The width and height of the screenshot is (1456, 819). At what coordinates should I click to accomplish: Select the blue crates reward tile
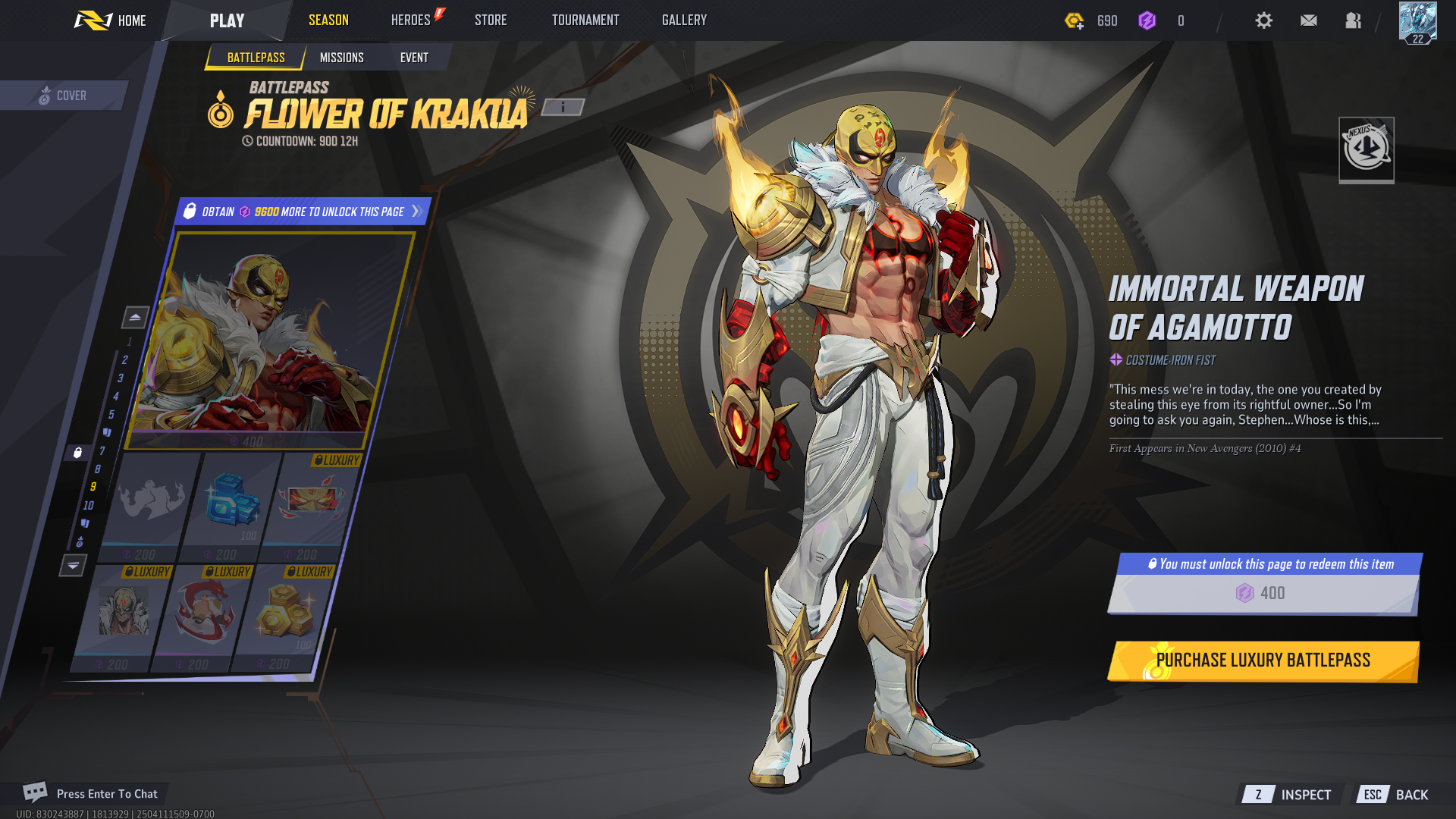pos(232,500)
